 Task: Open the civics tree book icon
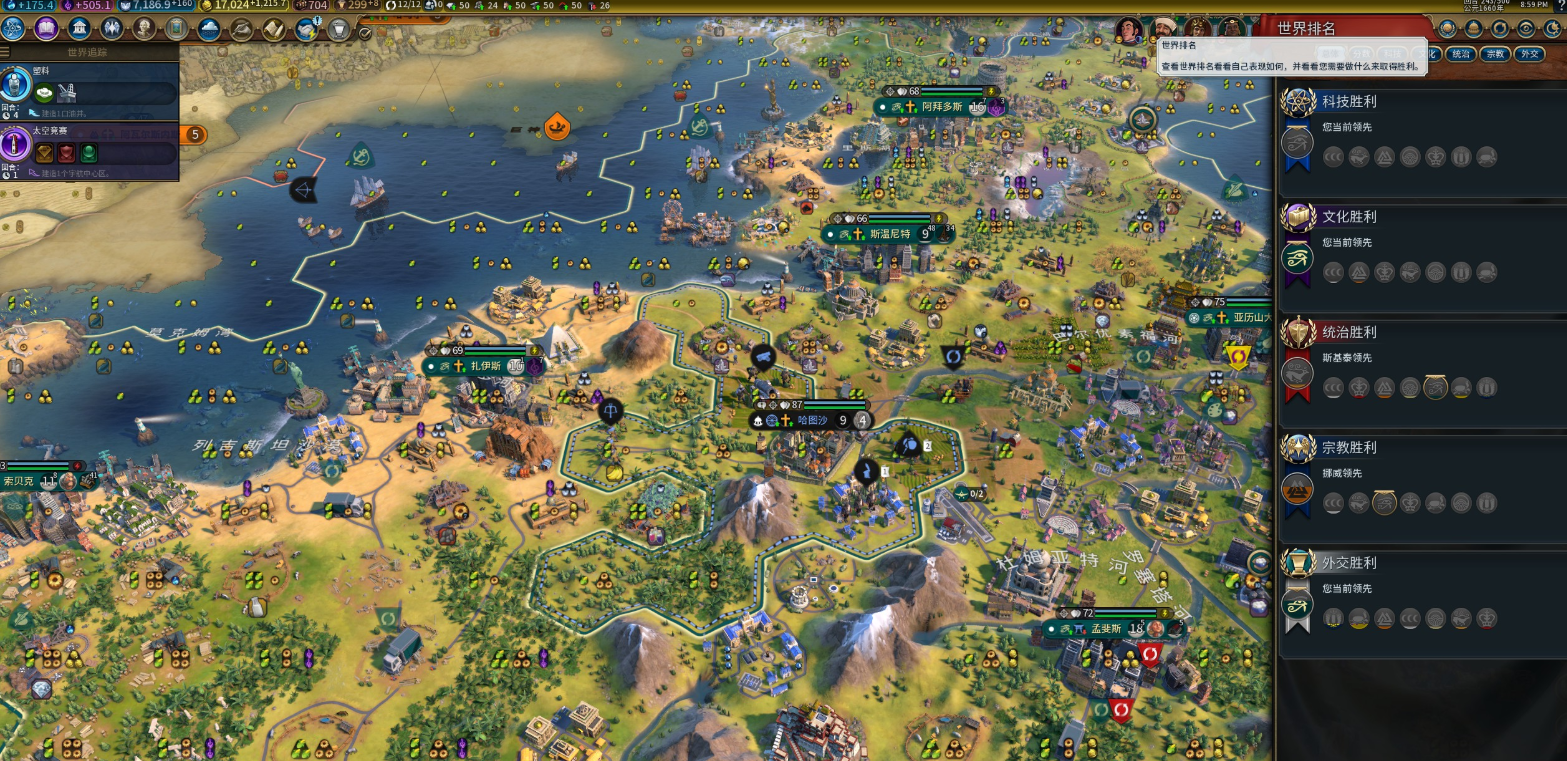pos(46,28)
